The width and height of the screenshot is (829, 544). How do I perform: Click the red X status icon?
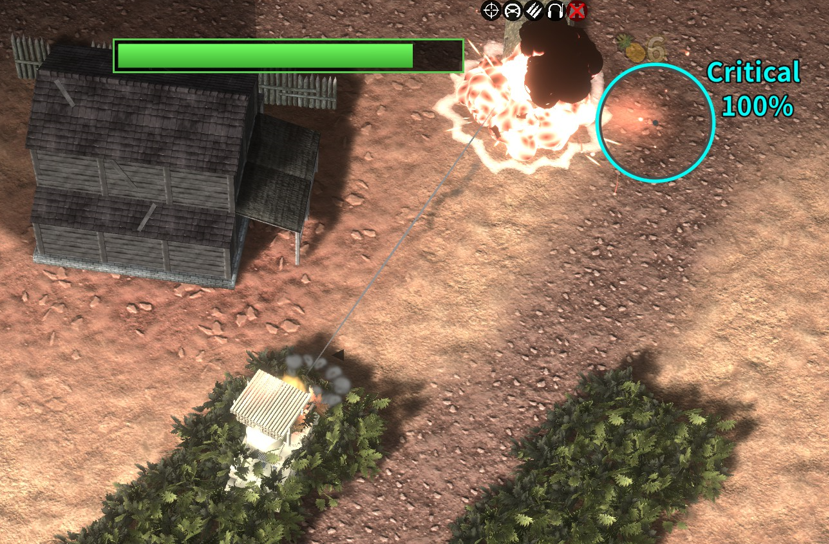(x=577, y=11)
